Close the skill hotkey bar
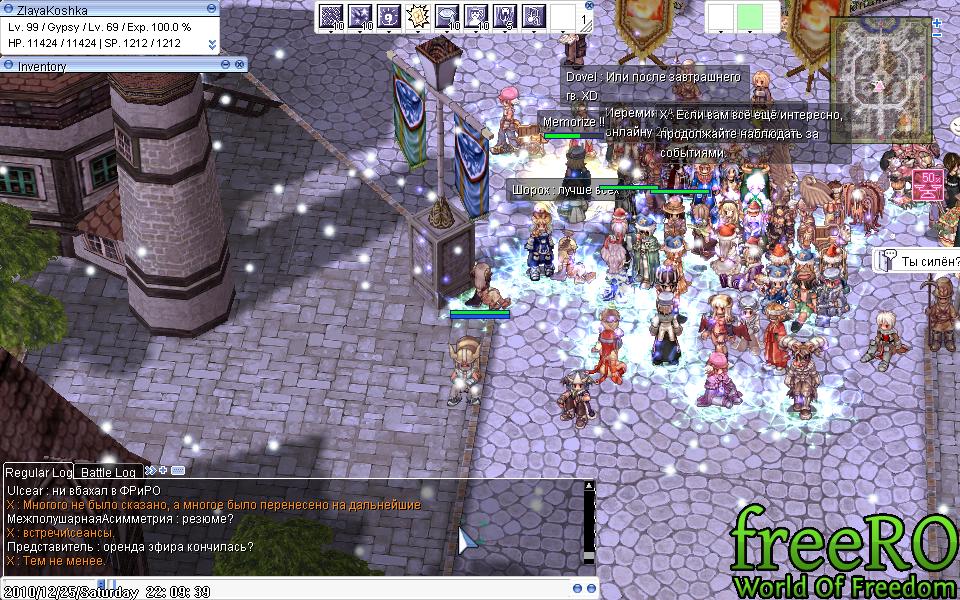This screenshot has width=960, height=600. point(587,6)
